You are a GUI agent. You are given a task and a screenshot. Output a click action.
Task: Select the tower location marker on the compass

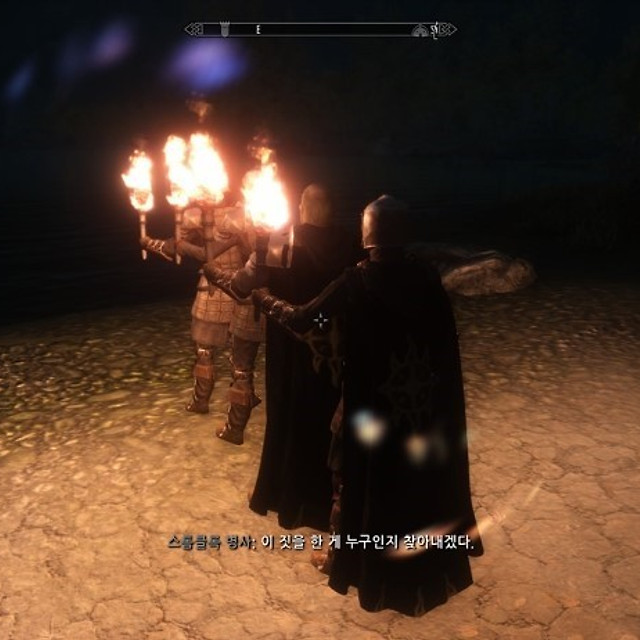point(225,30)
